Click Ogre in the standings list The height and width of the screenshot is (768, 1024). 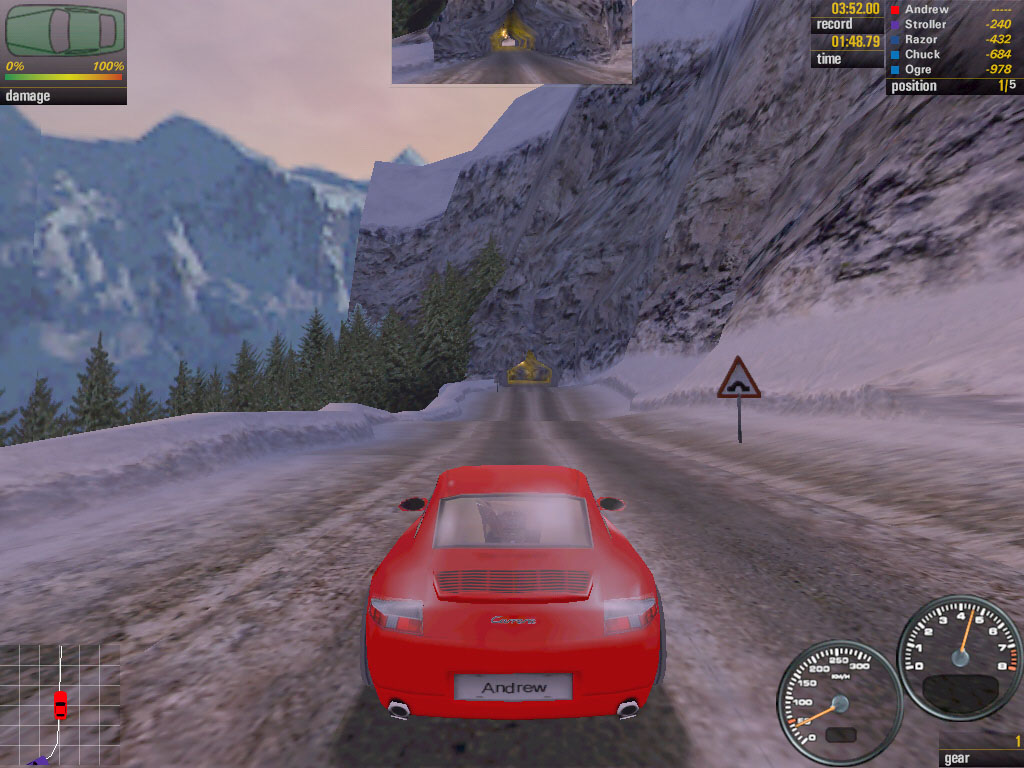point(917,69)
